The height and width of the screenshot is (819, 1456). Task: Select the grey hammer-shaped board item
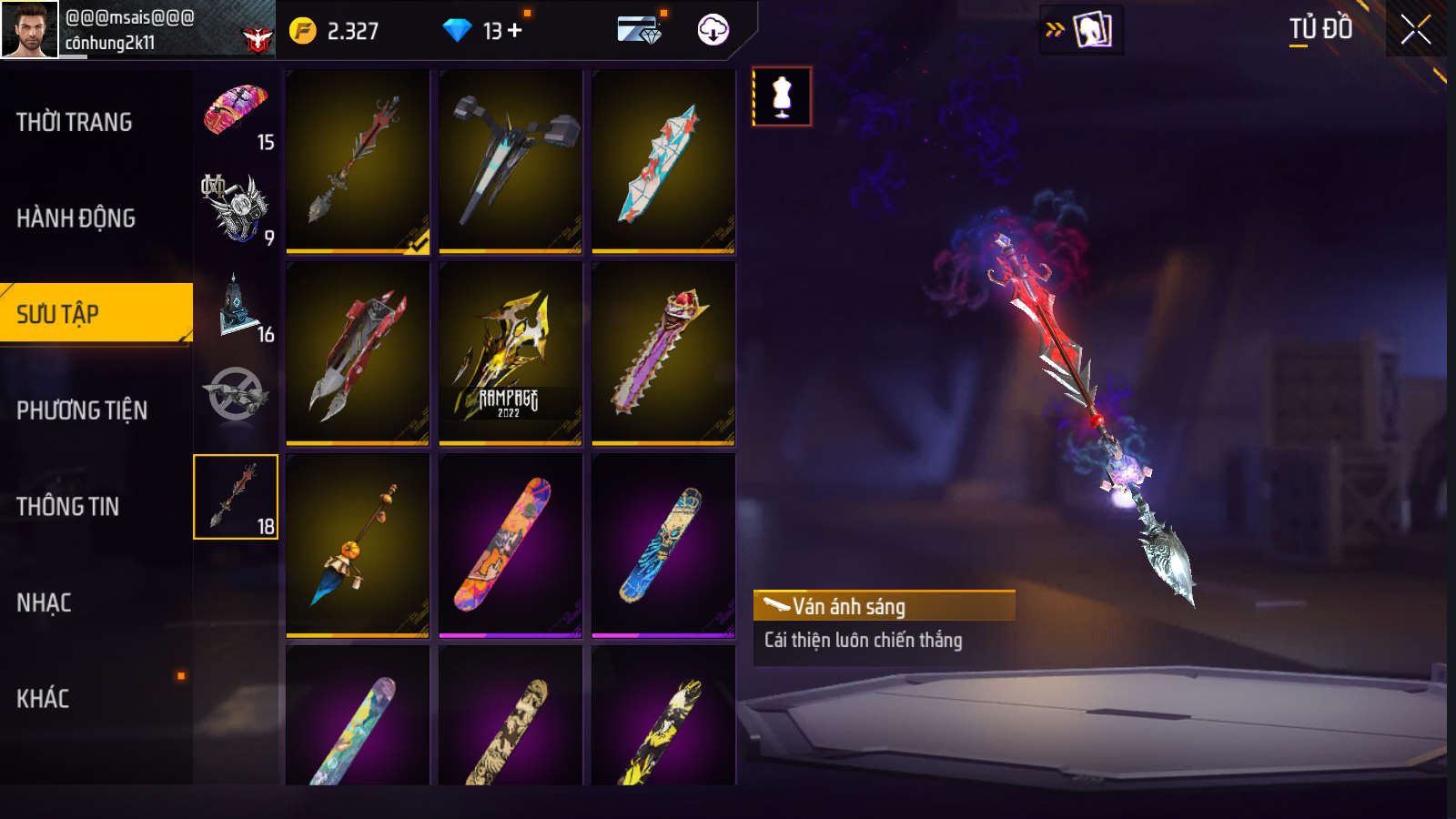[x=511, y=161]
